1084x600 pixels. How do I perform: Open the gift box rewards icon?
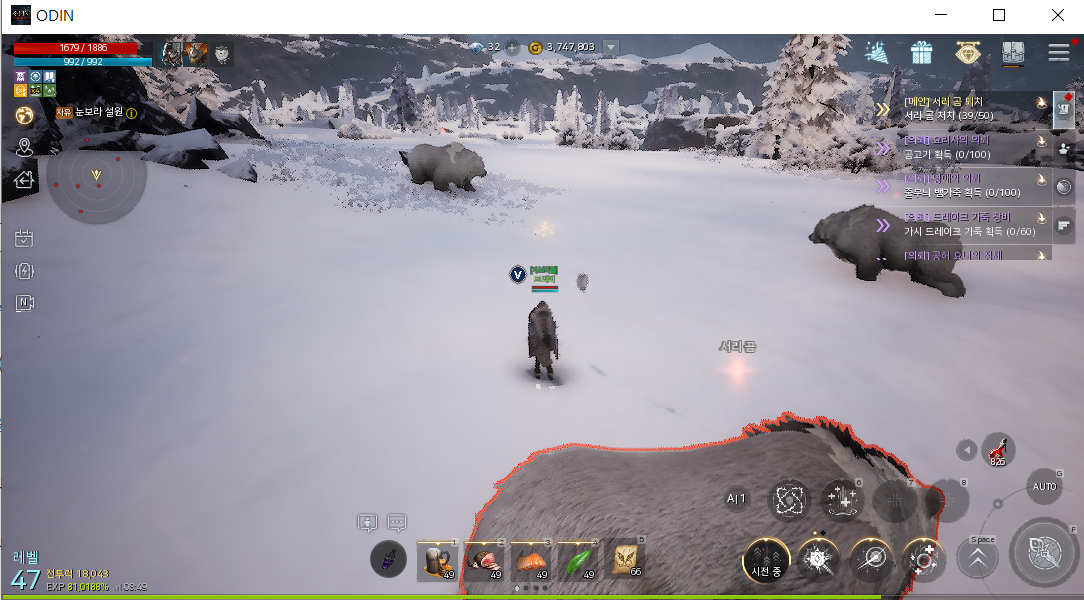point(921,52)
